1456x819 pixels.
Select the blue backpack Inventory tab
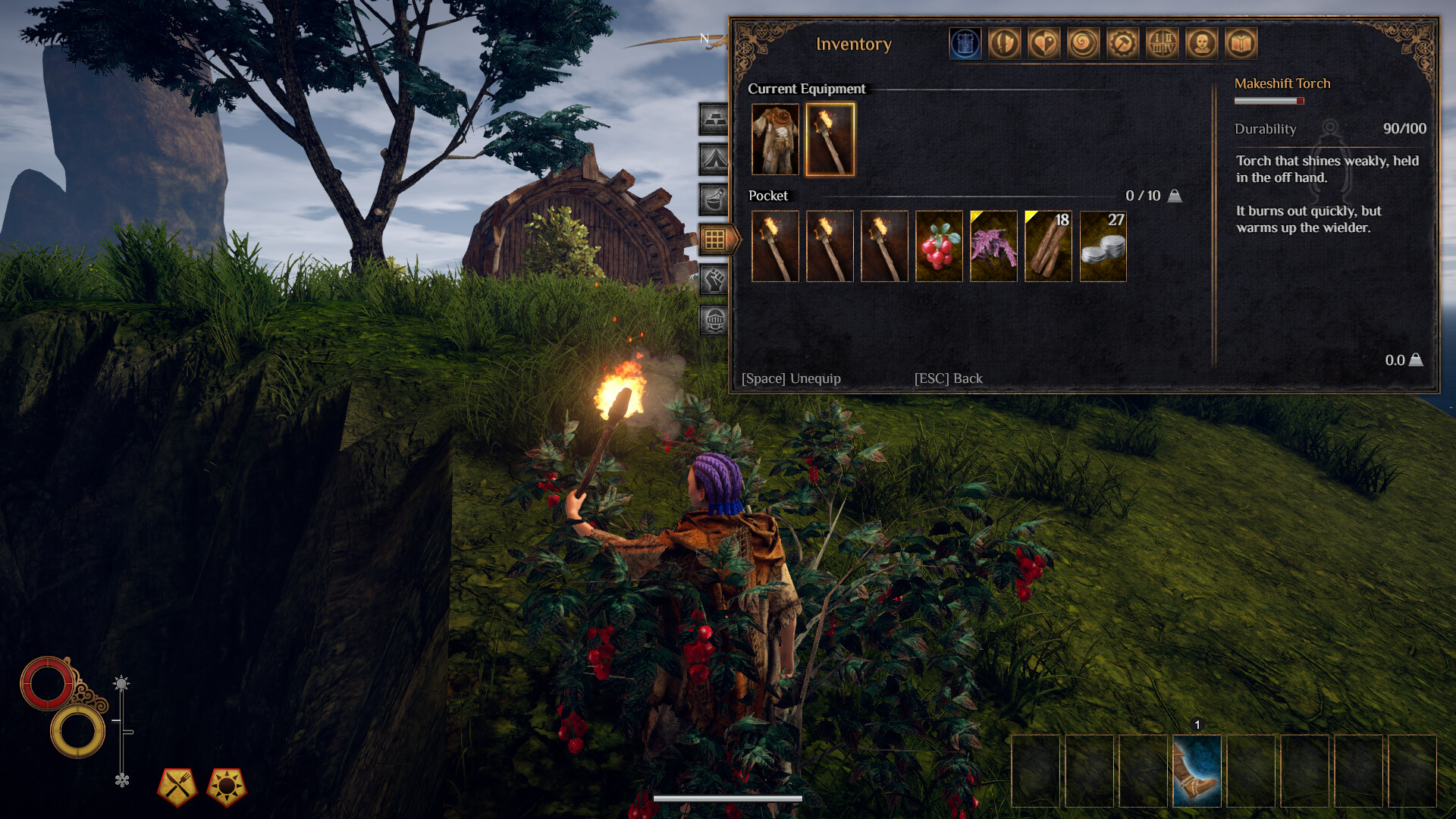click(967, 43)
